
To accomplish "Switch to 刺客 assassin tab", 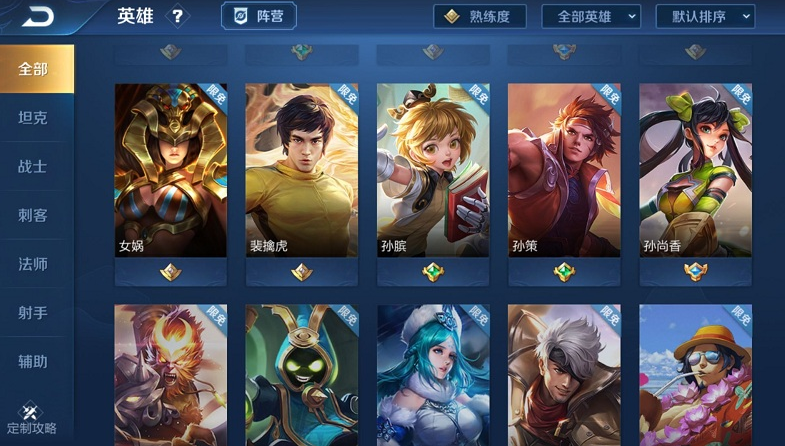I will coord(34,216).
